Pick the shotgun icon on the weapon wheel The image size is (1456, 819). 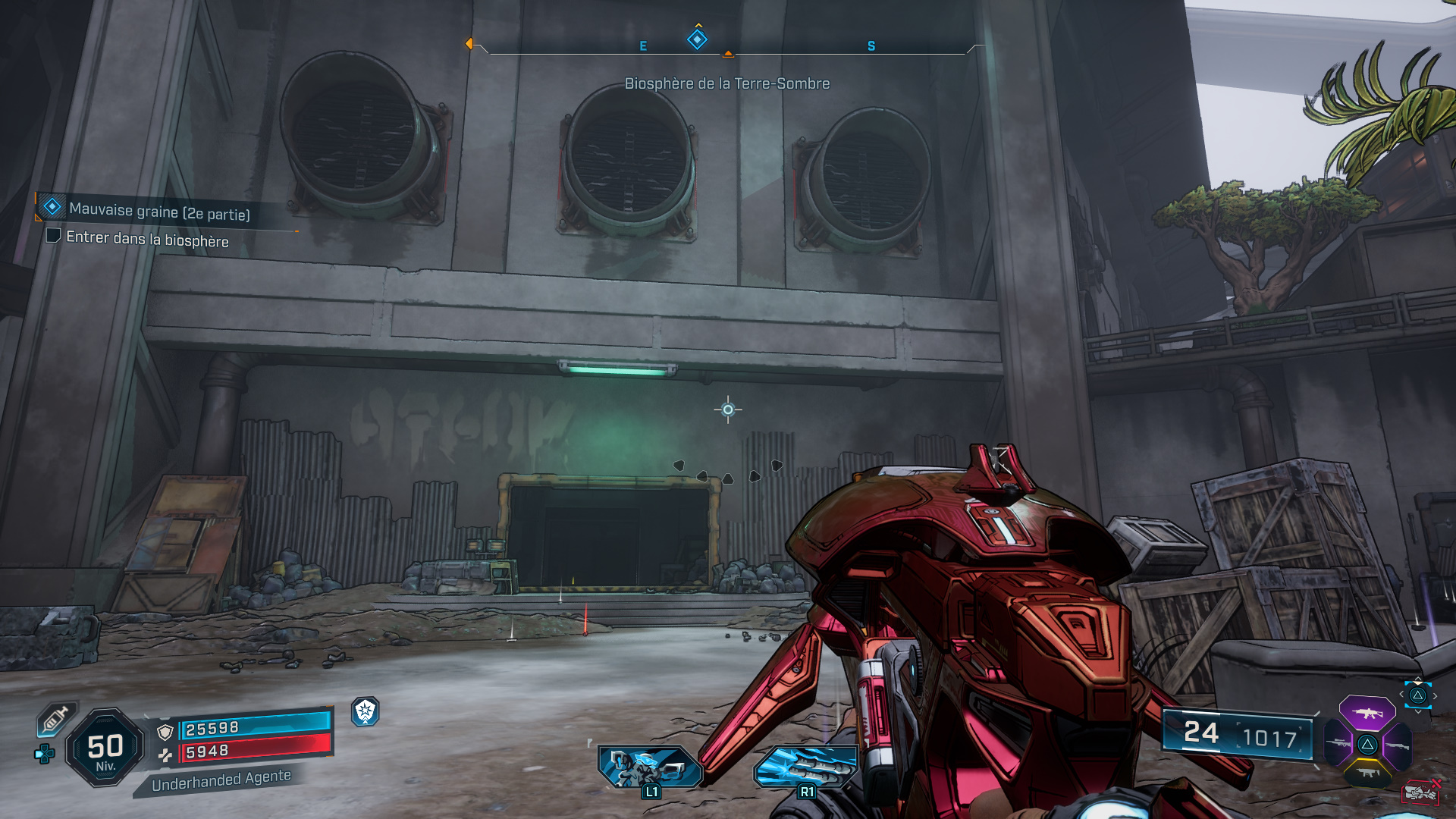point(1398,746)
